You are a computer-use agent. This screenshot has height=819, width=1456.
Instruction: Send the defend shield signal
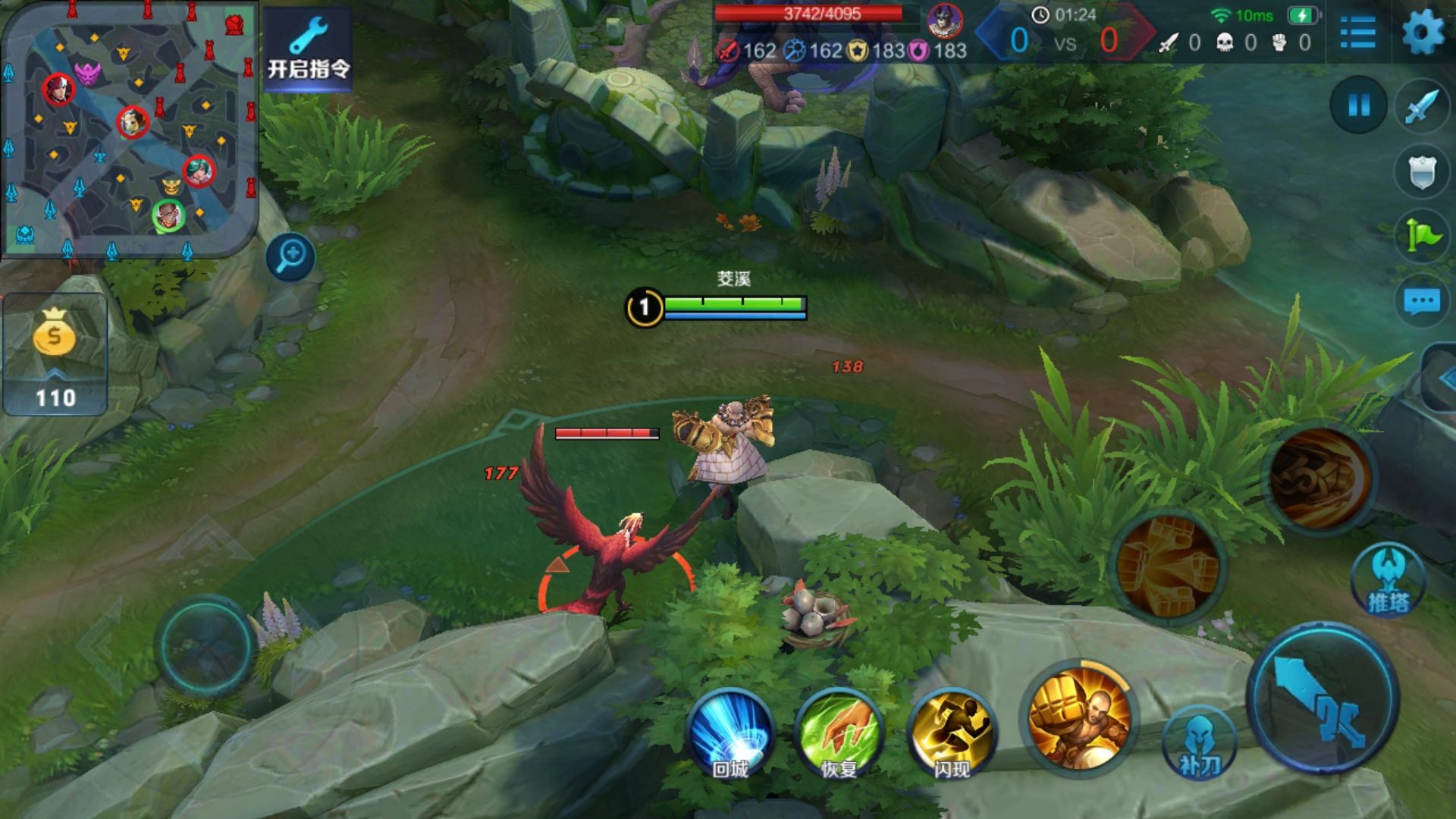(x=1421, y=171)
